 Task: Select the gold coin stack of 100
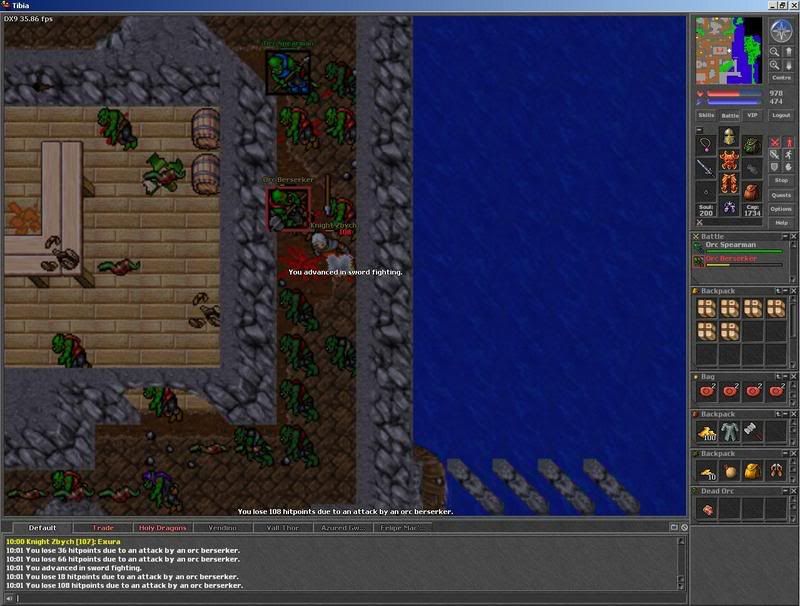(x=706, y=433)
